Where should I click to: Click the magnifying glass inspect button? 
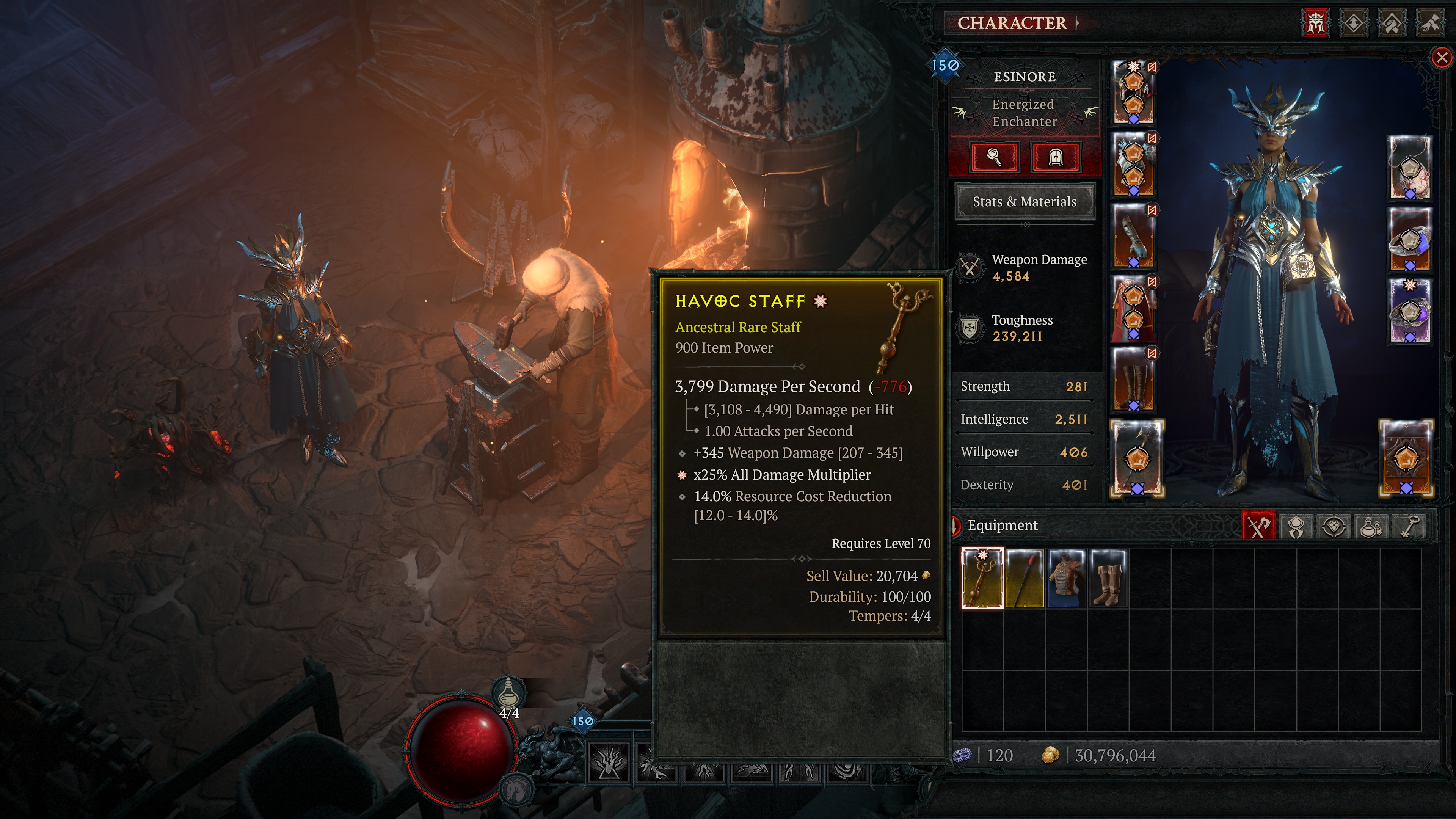pos(994,157)
